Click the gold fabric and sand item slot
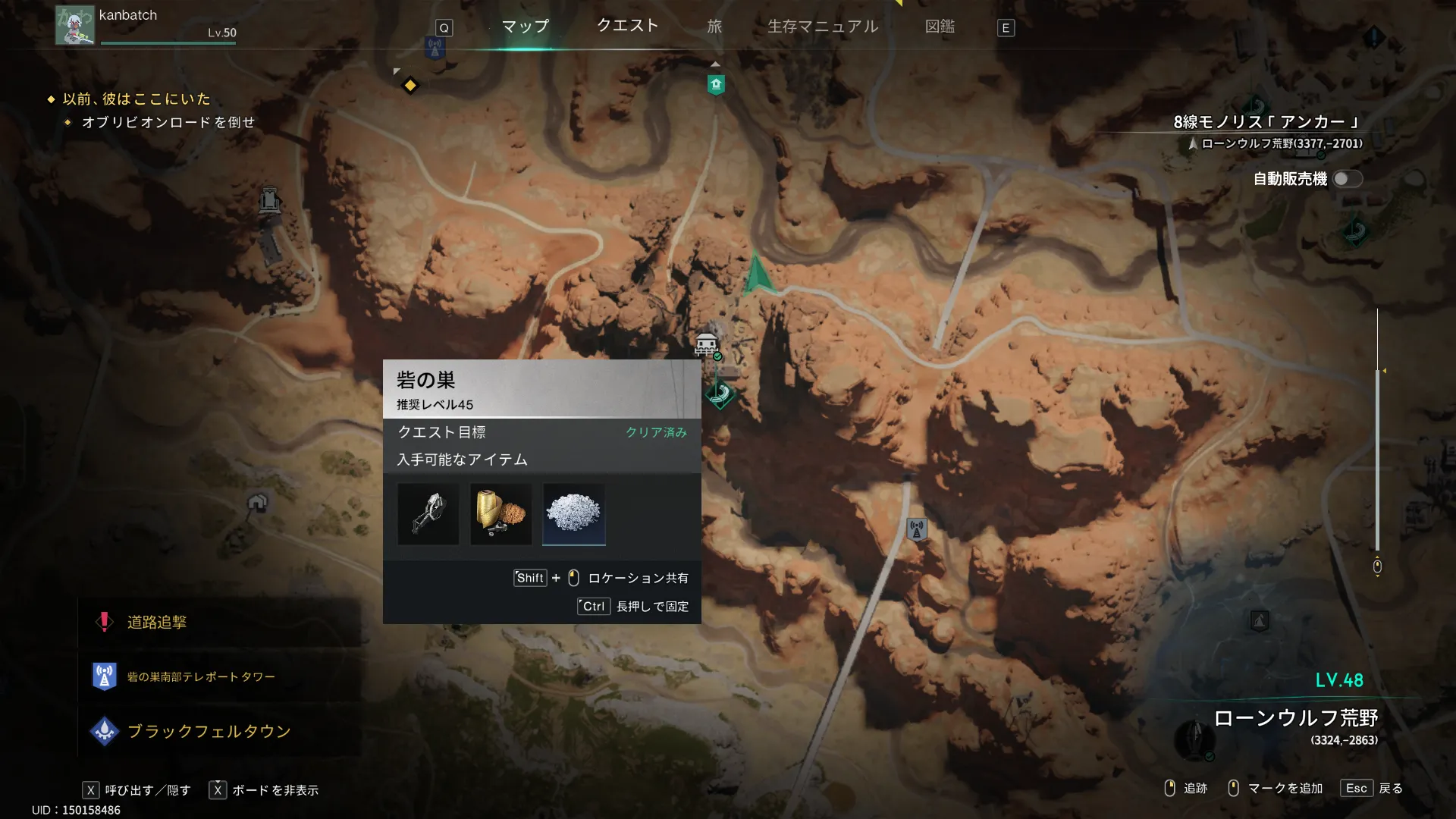 pos(501,514)
